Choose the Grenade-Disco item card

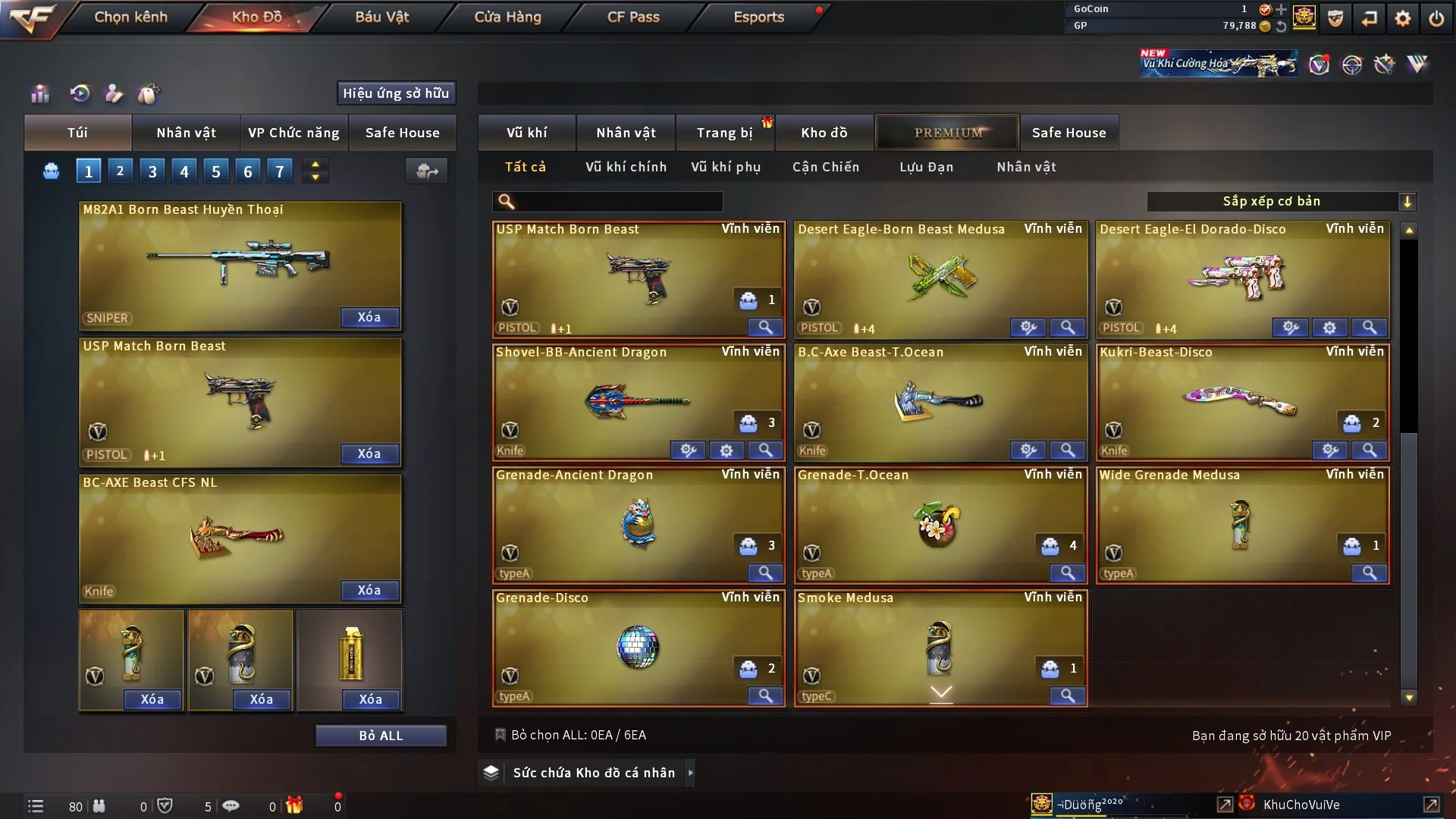(637, 645)
